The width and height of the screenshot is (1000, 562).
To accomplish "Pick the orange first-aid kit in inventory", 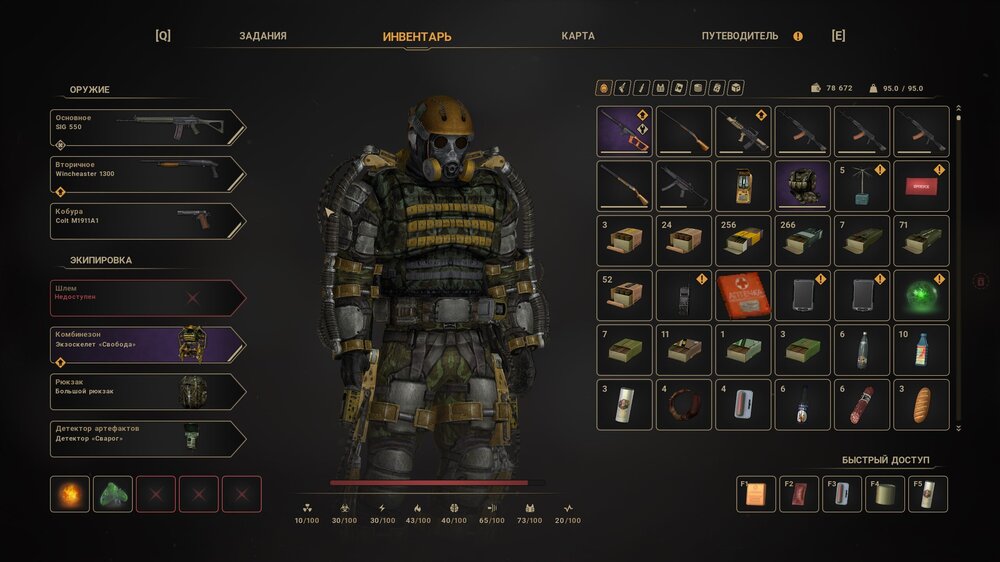I will [743, 295].
